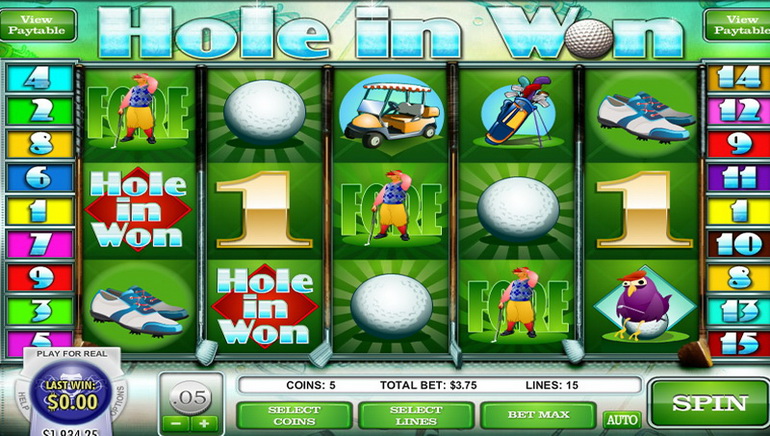Select payline number 2 marker

[x=39, y=110]
